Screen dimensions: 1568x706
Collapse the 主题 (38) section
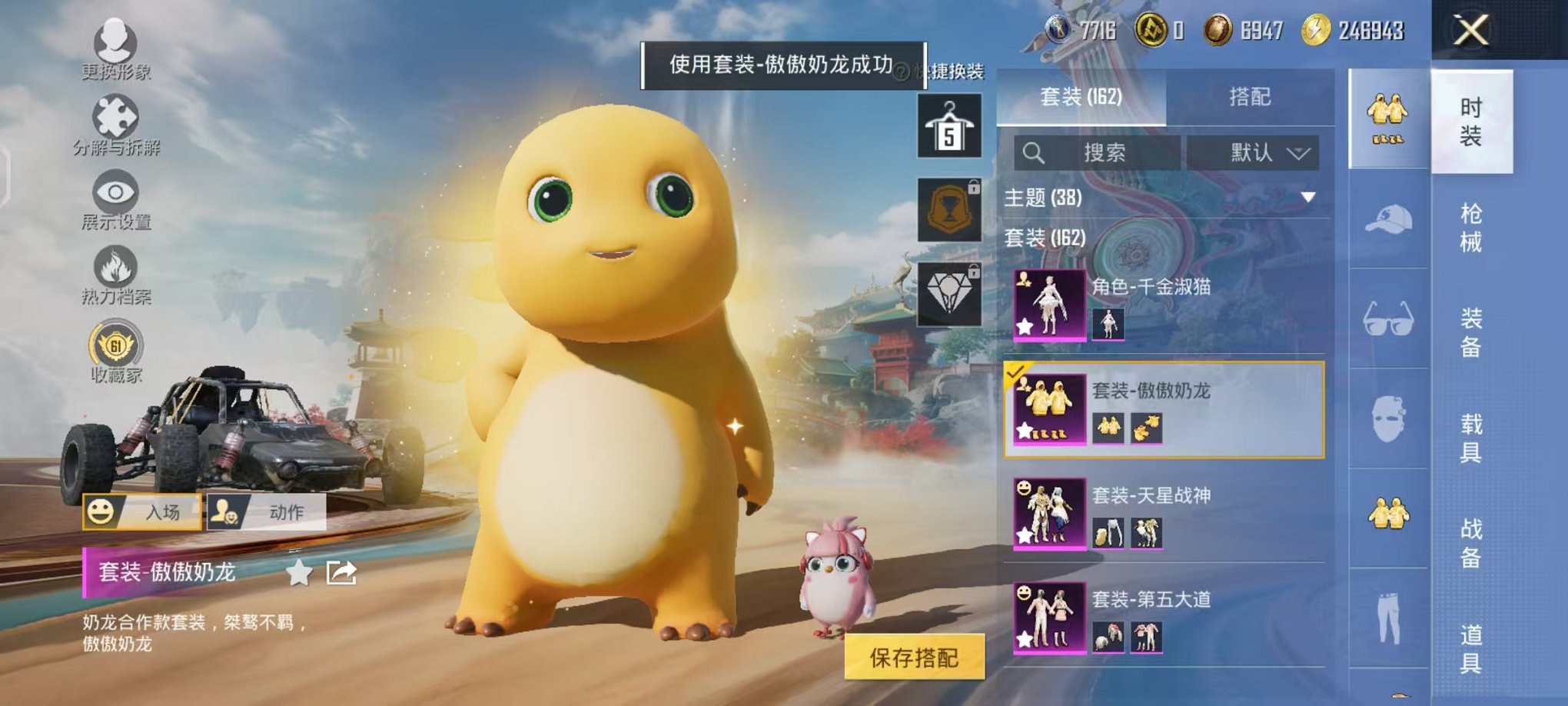[x=1309, y=198]
